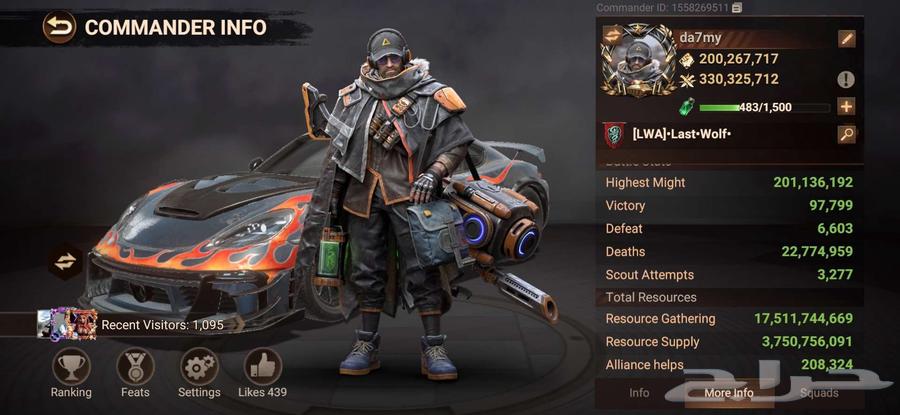Open the Ranking menu
Screen dimensions: 900x415
pyautogui.click(x=71, y=368)
